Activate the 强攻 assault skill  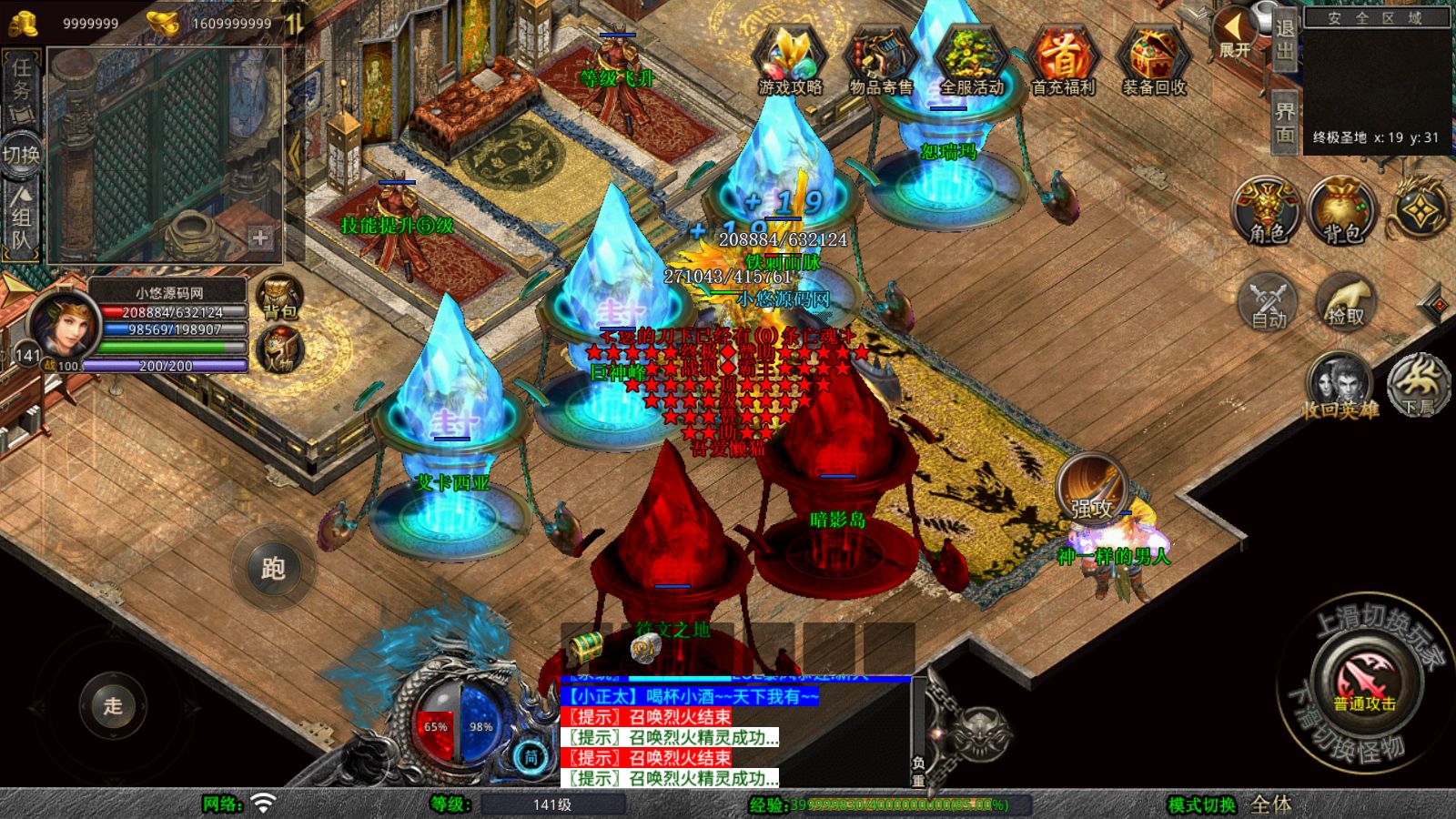click(x=1092, y=490)
